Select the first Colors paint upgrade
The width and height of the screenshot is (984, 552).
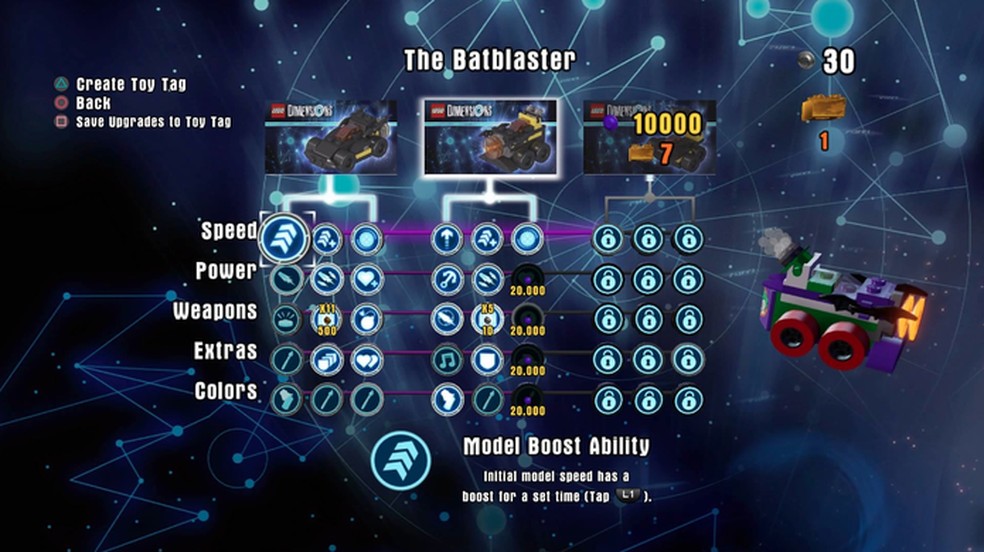tap(286, 399)
